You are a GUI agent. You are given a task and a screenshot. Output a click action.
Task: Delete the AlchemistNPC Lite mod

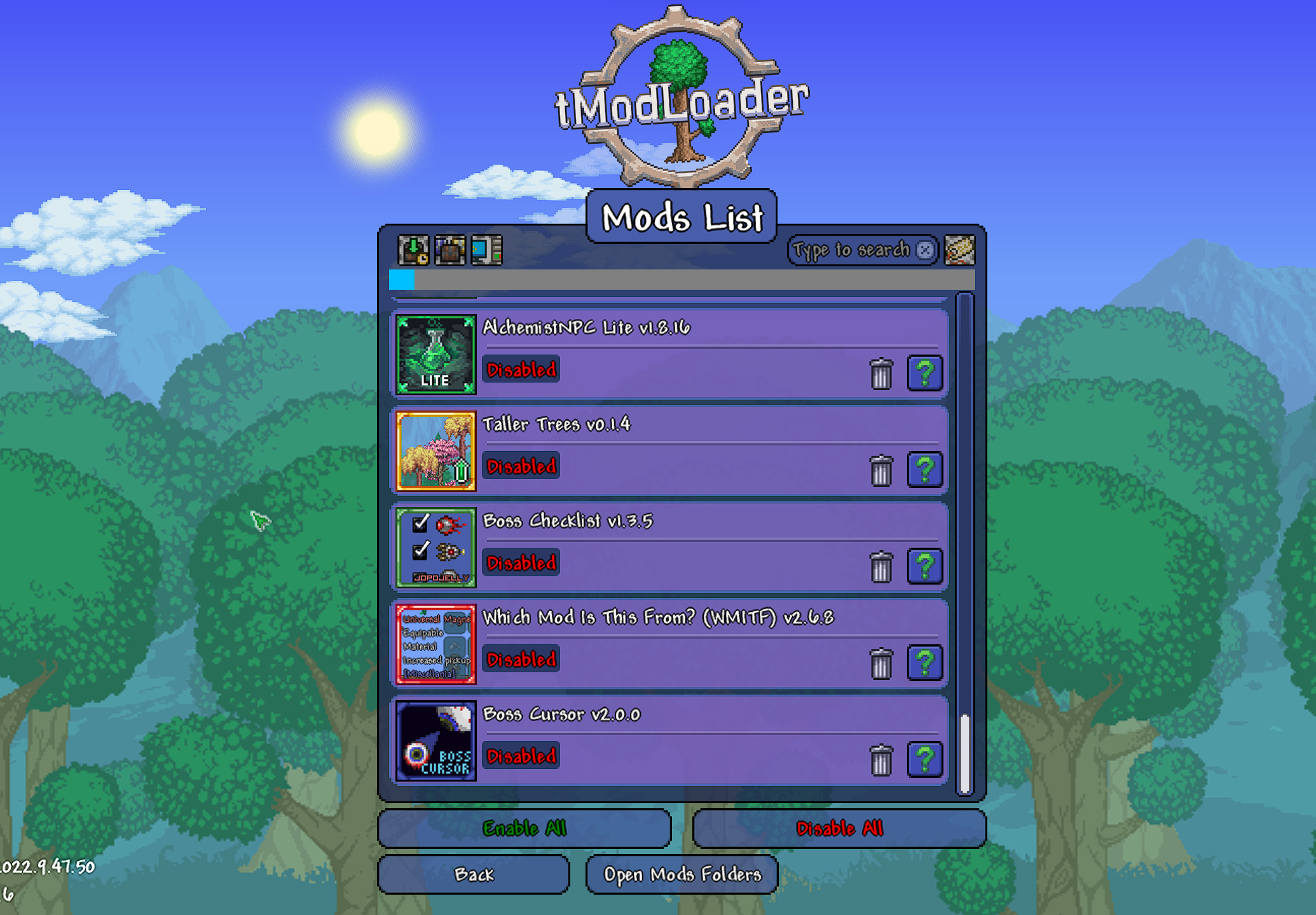click(x=881, y=373)
